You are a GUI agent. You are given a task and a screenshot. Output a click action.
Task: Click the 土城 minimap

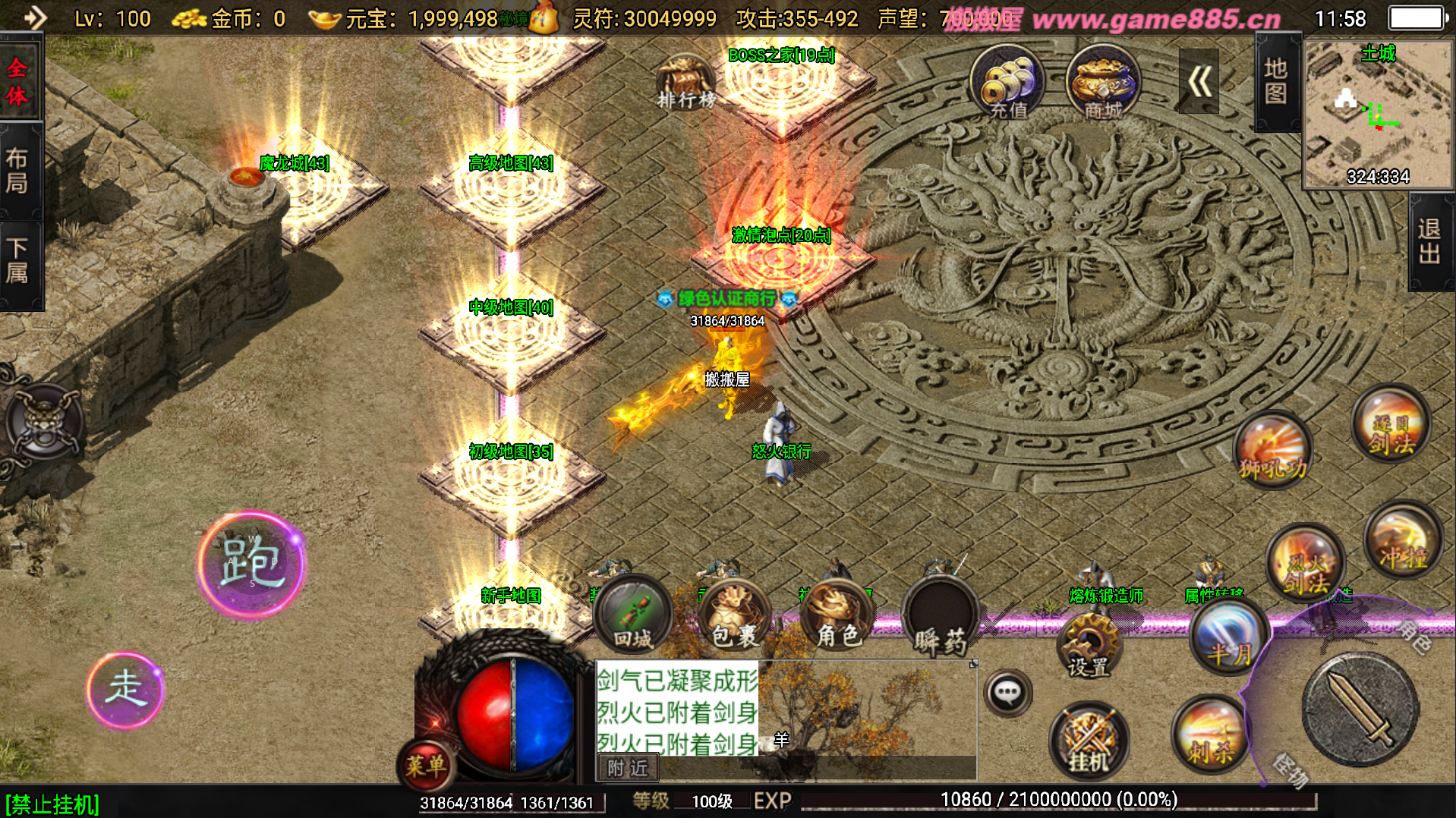pyautogui.click(x=1377, y=114)
